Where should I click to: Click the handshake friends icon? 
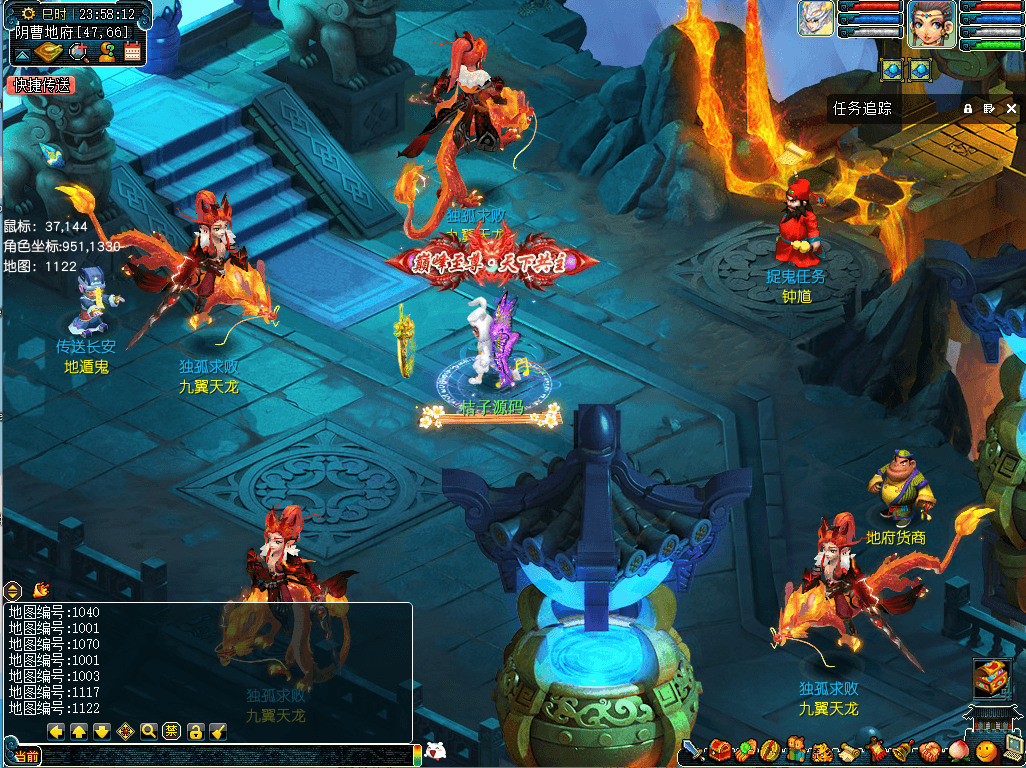point(928,750)
